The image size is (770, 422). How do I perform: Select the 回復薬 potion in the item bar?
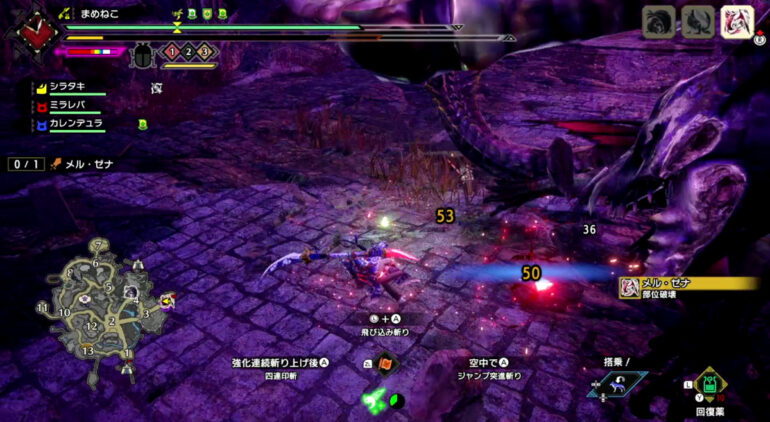coord(711,384)
